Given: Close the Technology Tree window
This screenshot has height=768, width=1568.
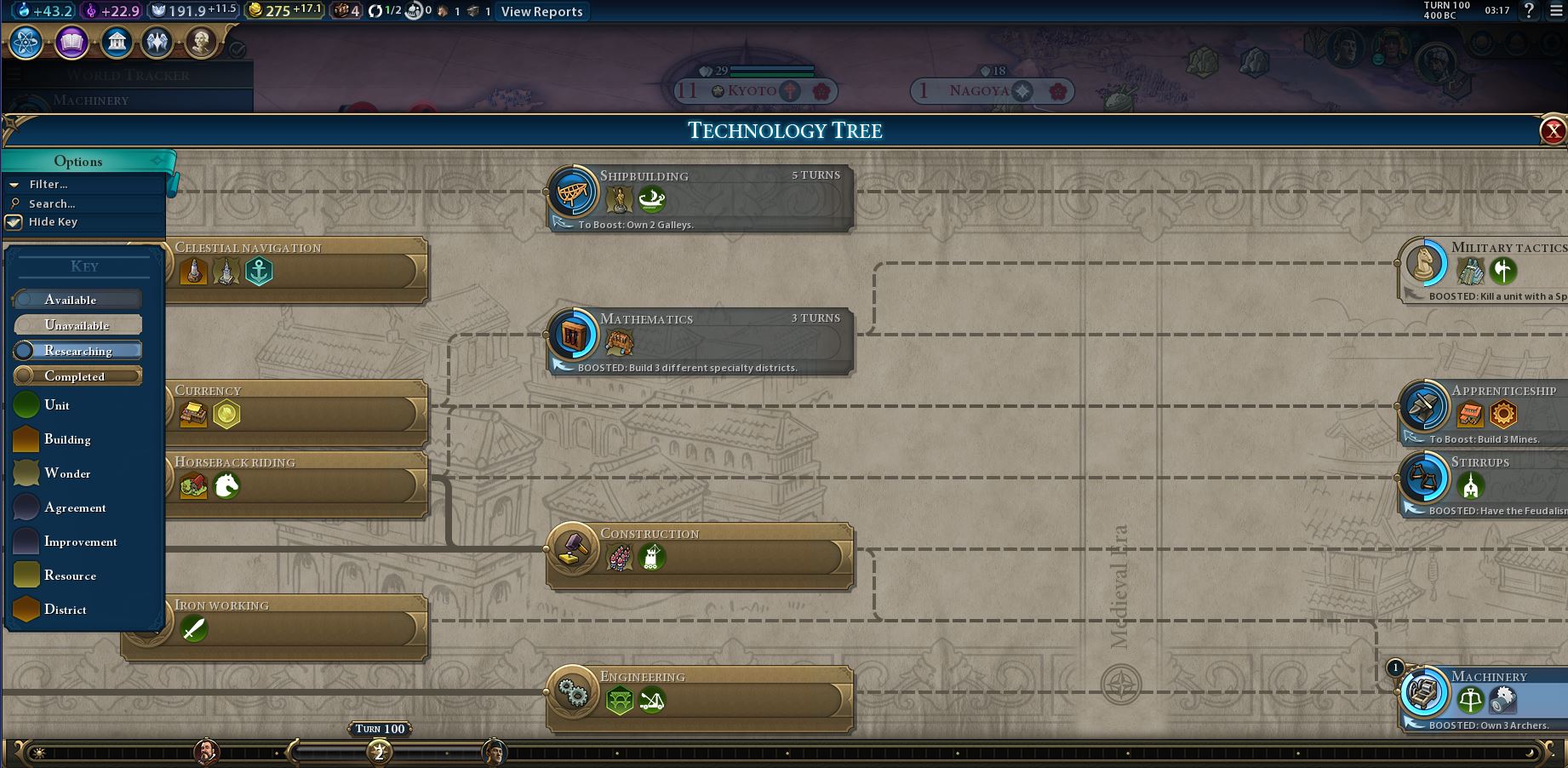Looking at the screenshot, I should (1553, 130).
